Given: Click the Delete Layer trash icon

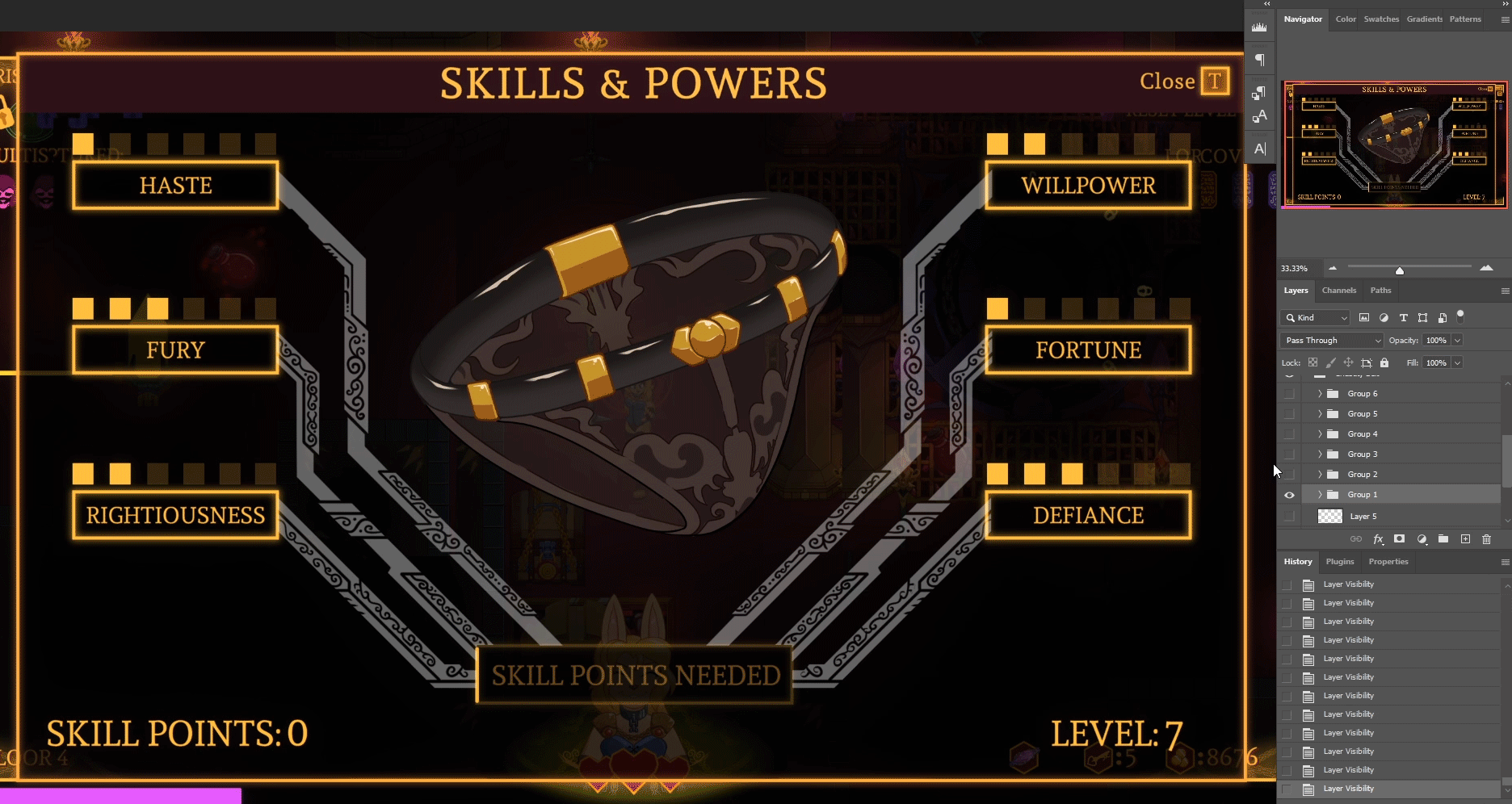Looking at the screenshot, I should pyautogui.click(x=1487, y=538).
